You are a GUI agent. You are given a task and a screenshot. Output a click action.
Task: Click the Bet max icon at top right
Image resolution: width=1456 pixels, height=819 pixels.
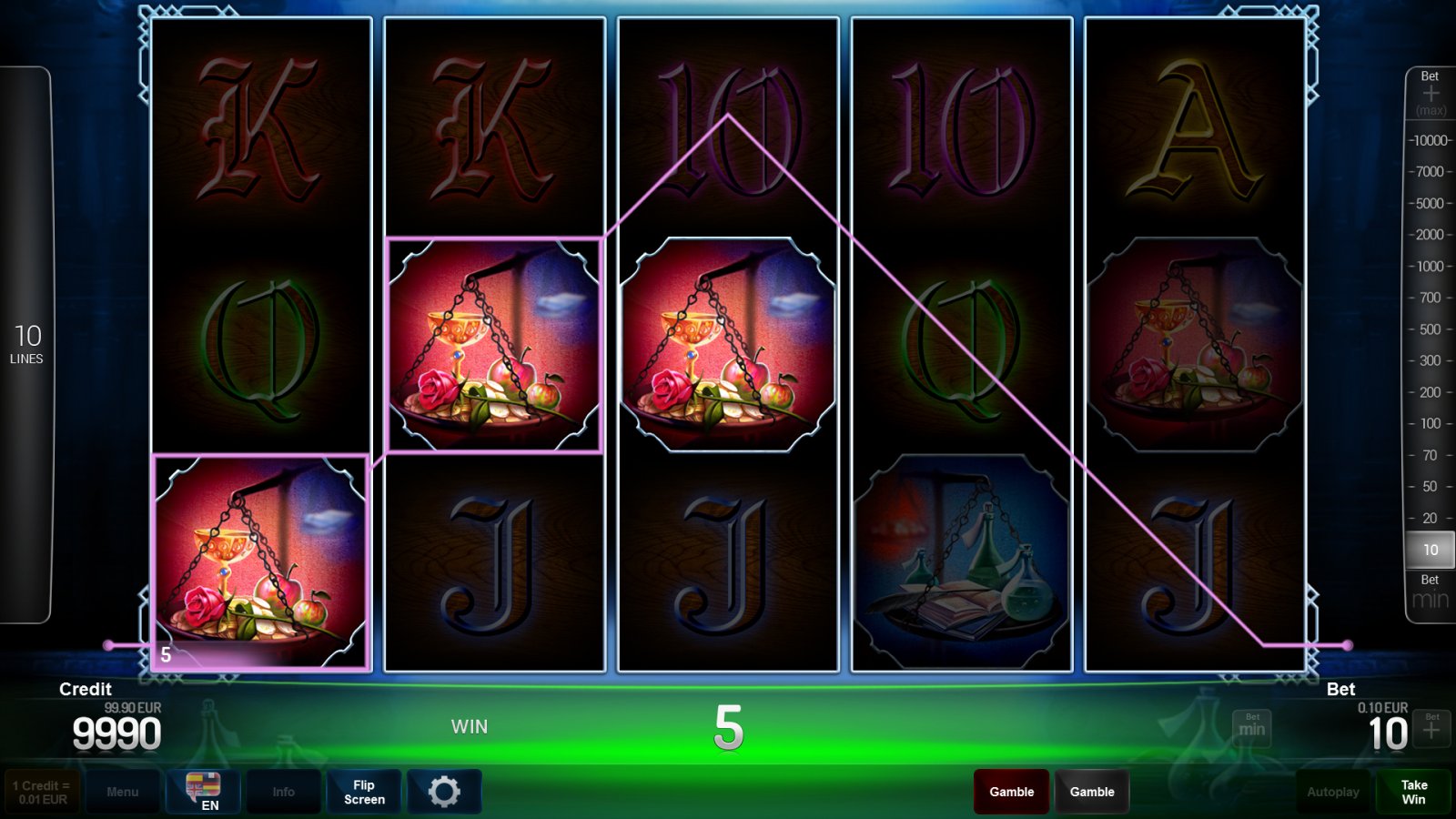(1430, 91)
